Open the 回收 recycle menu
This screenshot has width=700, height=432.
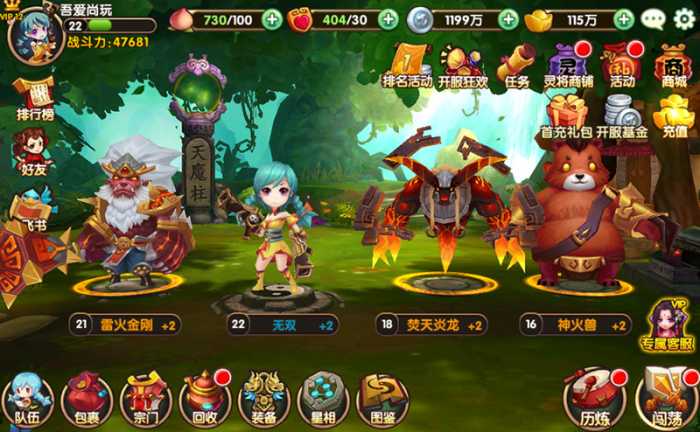coord(205,399)
